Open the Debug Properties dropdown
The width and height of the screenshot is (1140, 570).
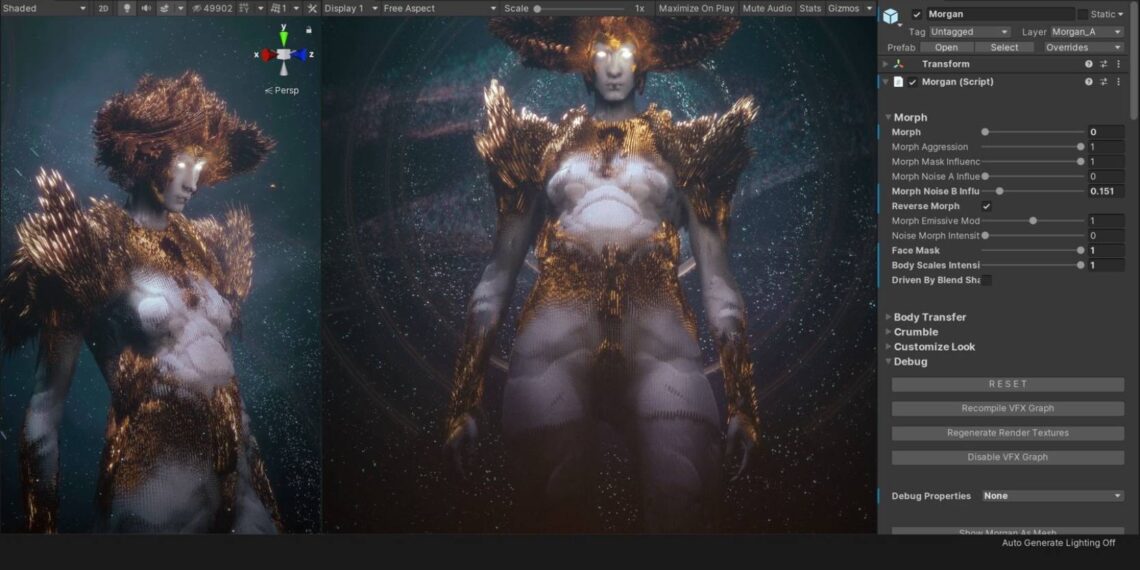pyautogui.click(x=1052, y=496)
